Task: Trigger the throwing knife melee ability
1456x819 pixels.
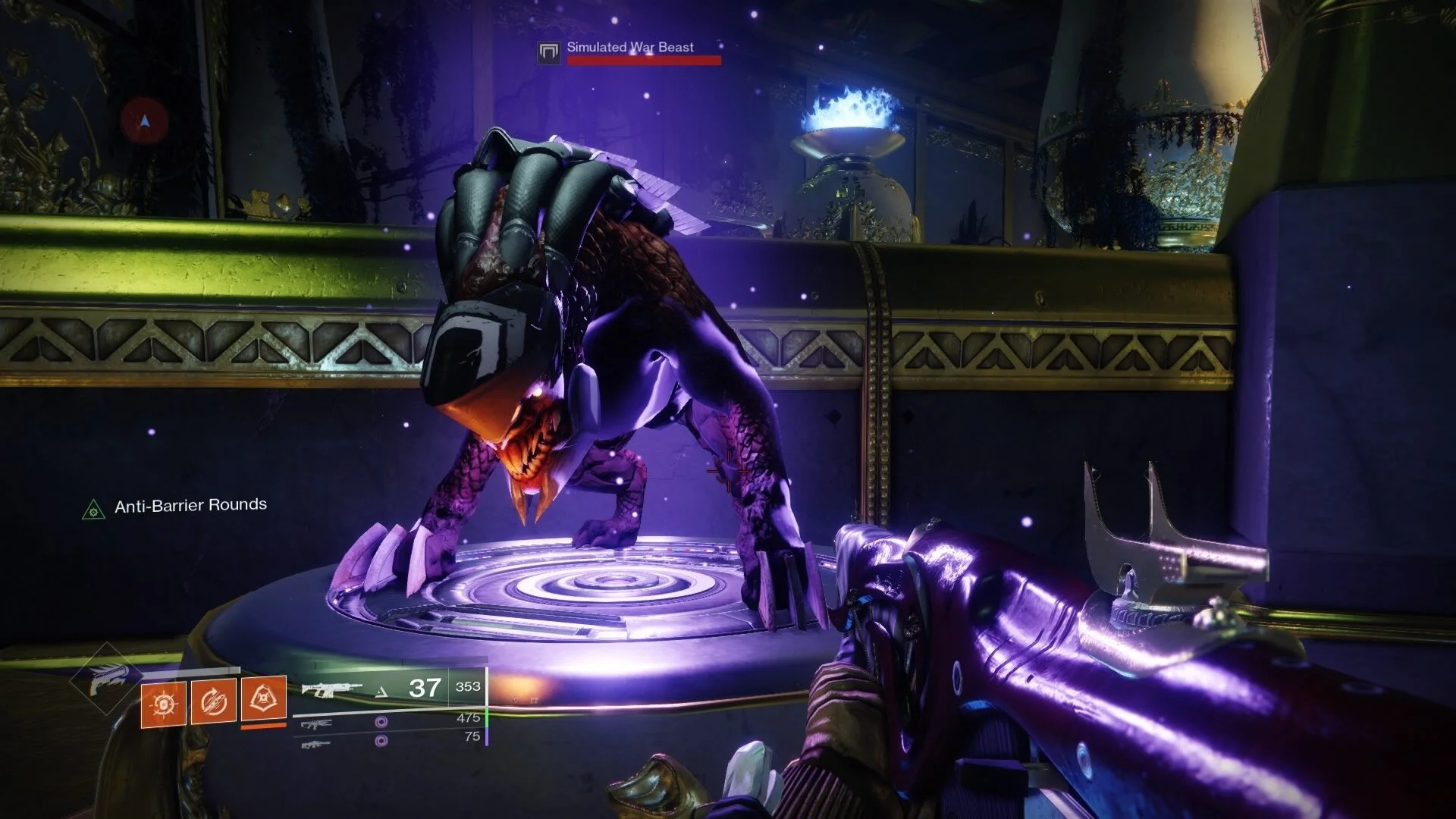Action: tap(213, 704)
